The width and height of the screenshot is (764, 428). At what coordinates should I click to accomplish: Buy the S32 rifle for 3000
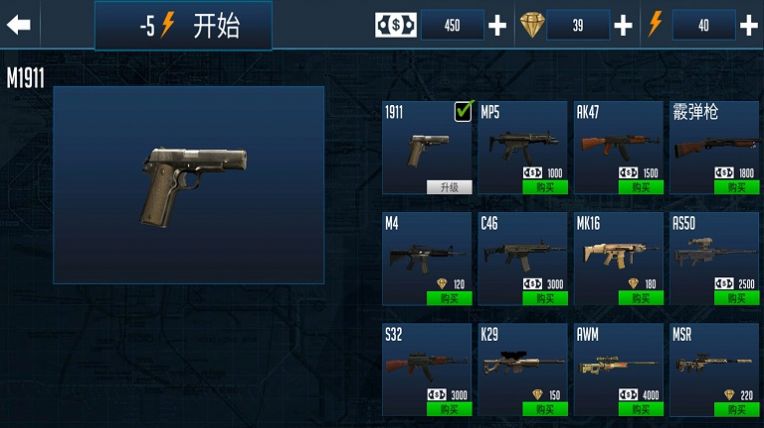pos(449,409)
